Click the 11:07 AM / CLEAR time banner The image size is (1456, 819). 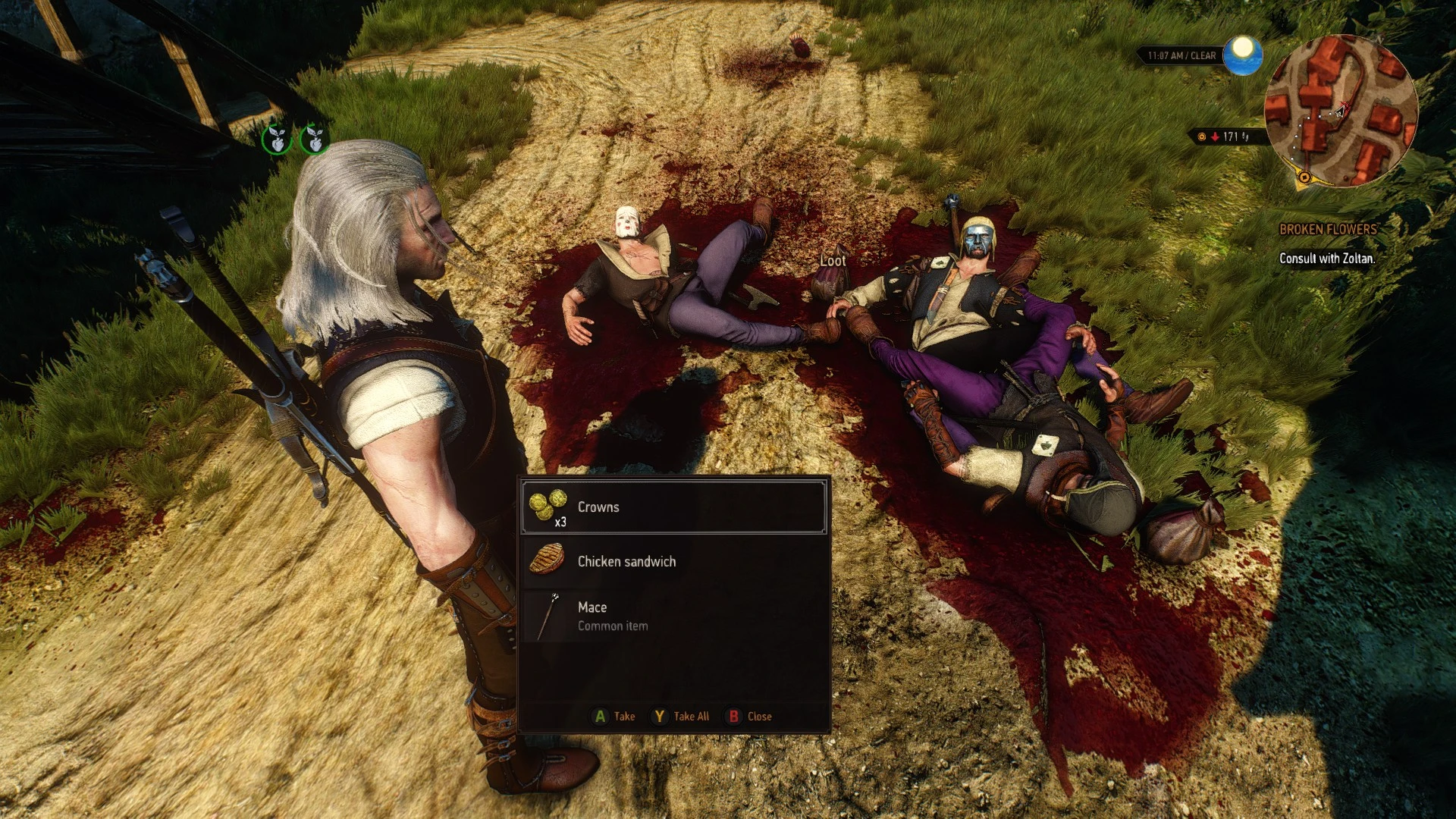[1183, 55]
